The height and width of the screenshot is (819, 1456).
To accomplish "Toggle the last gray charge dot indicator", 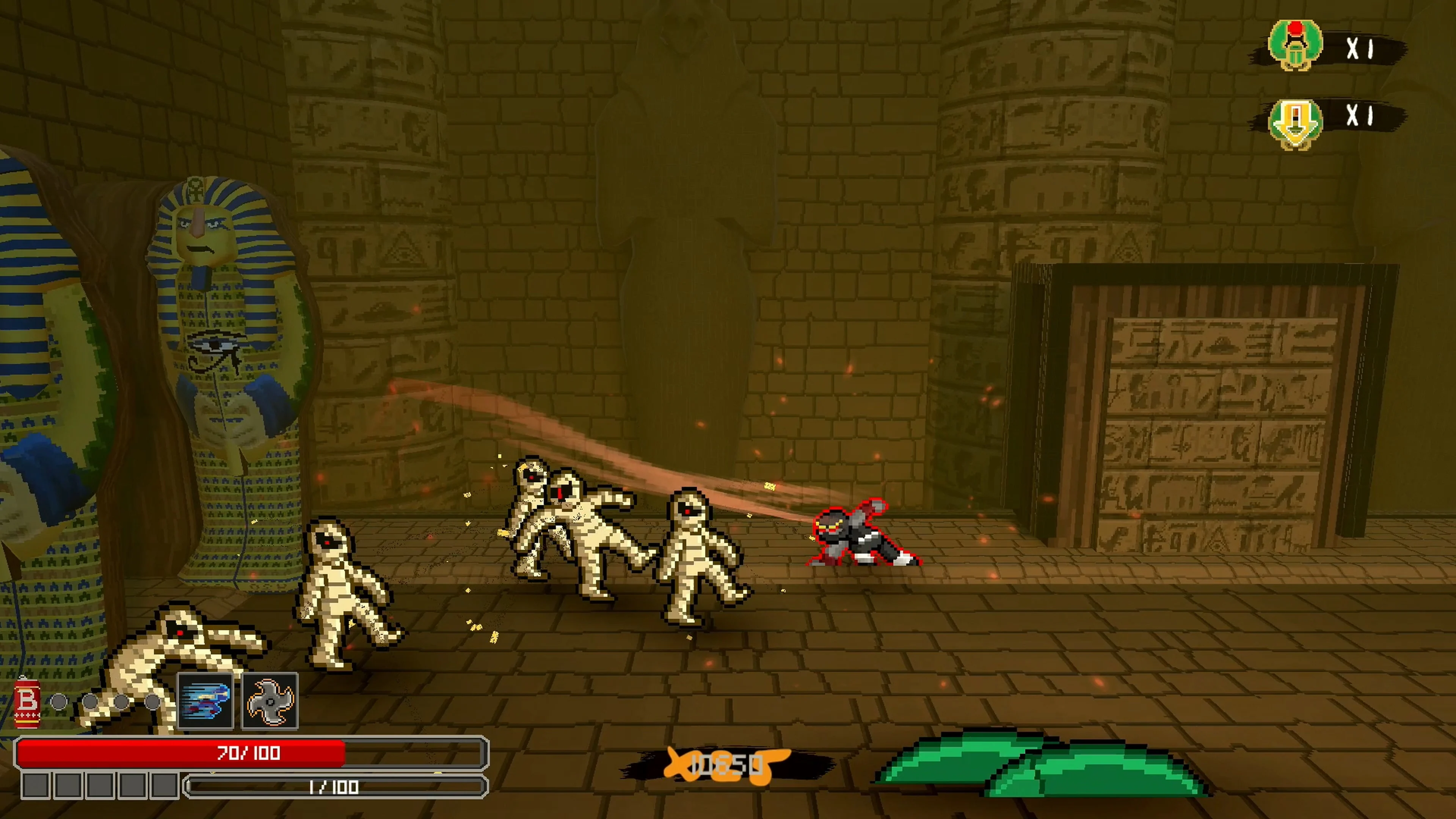I will point(152,703).
